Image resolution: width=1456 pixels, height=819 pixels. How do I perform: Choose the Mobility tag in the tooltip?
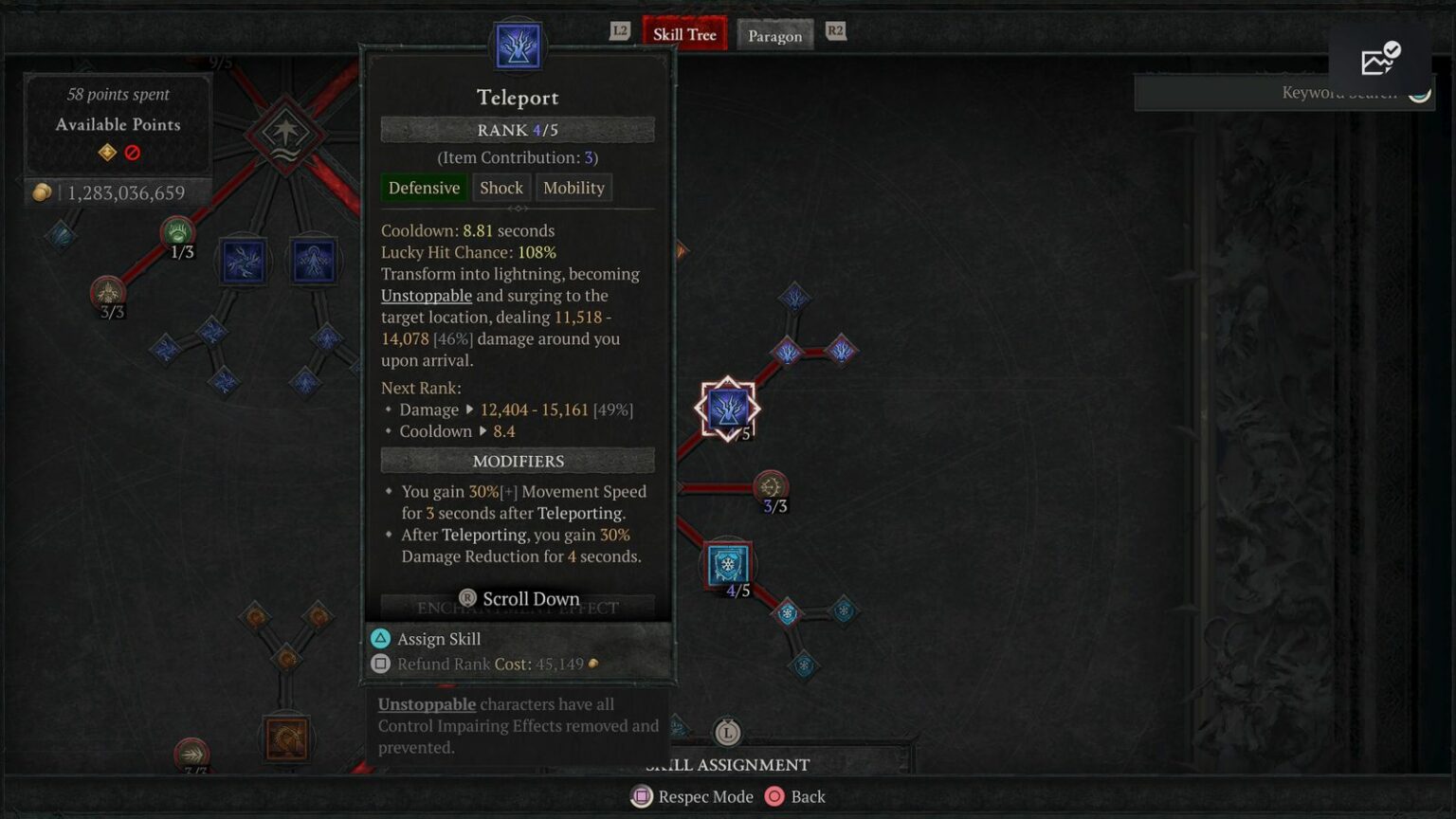[573, 188]
